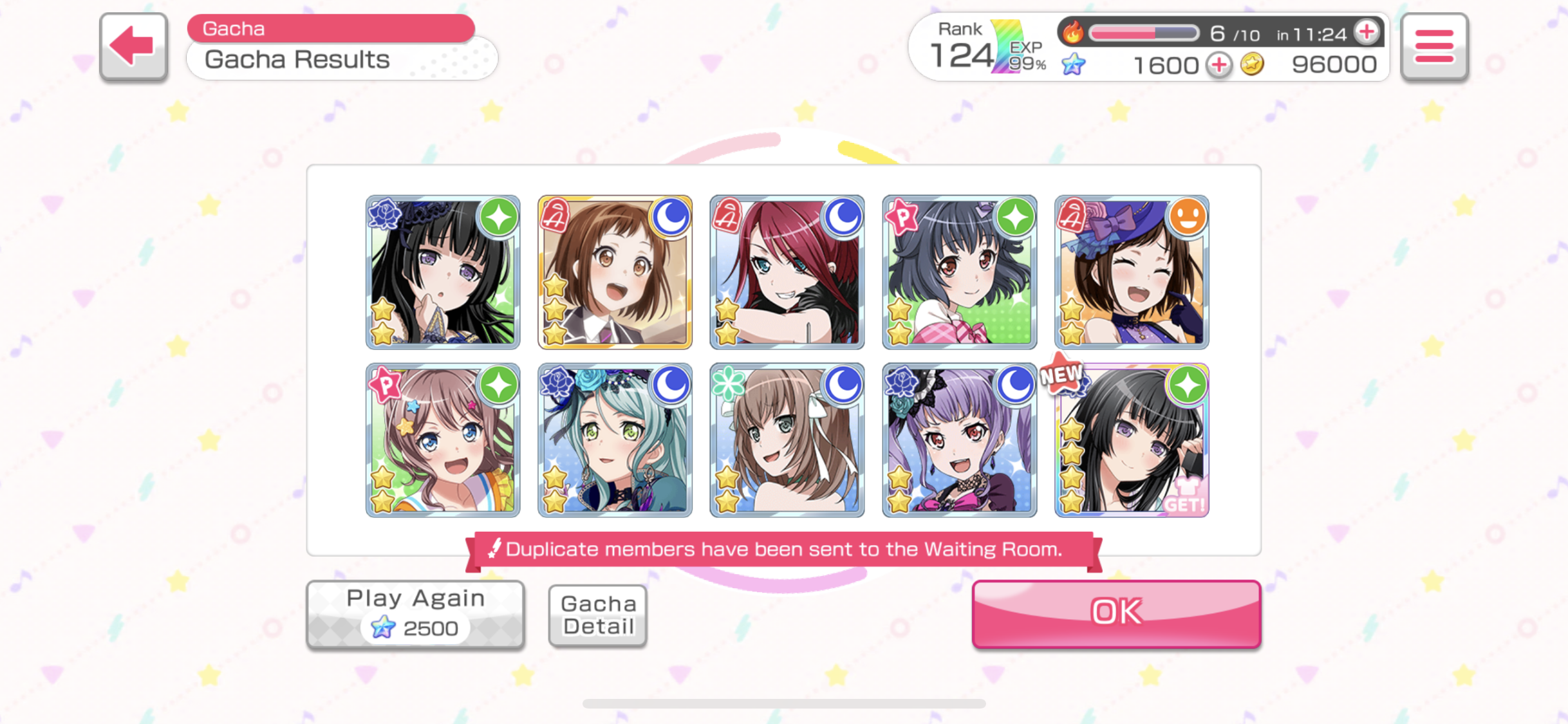The image size is (1568, 724).
Task: View the three-star brown-haired girl card
Action: click(615, 272)
